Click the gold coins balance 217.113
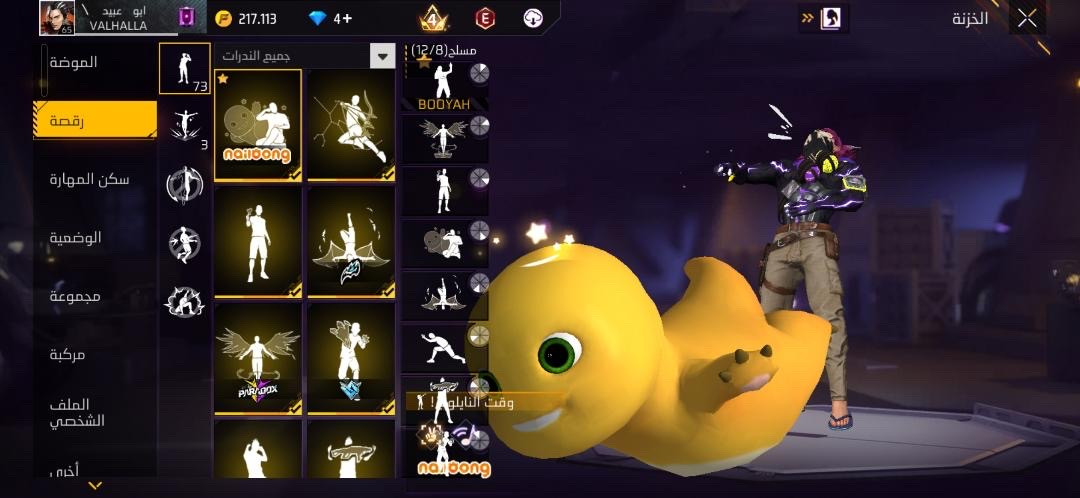 [x=246, y=18]
